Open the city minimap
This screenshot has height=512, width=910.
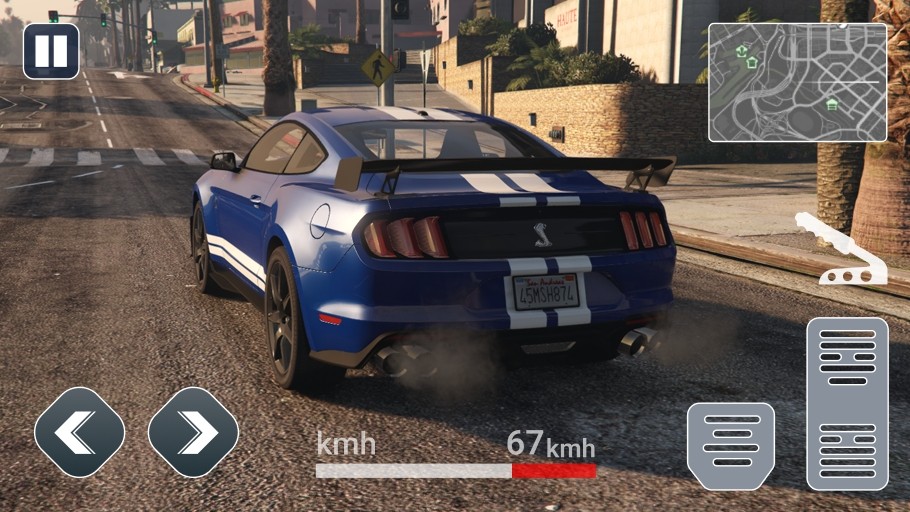coord(797,82)
